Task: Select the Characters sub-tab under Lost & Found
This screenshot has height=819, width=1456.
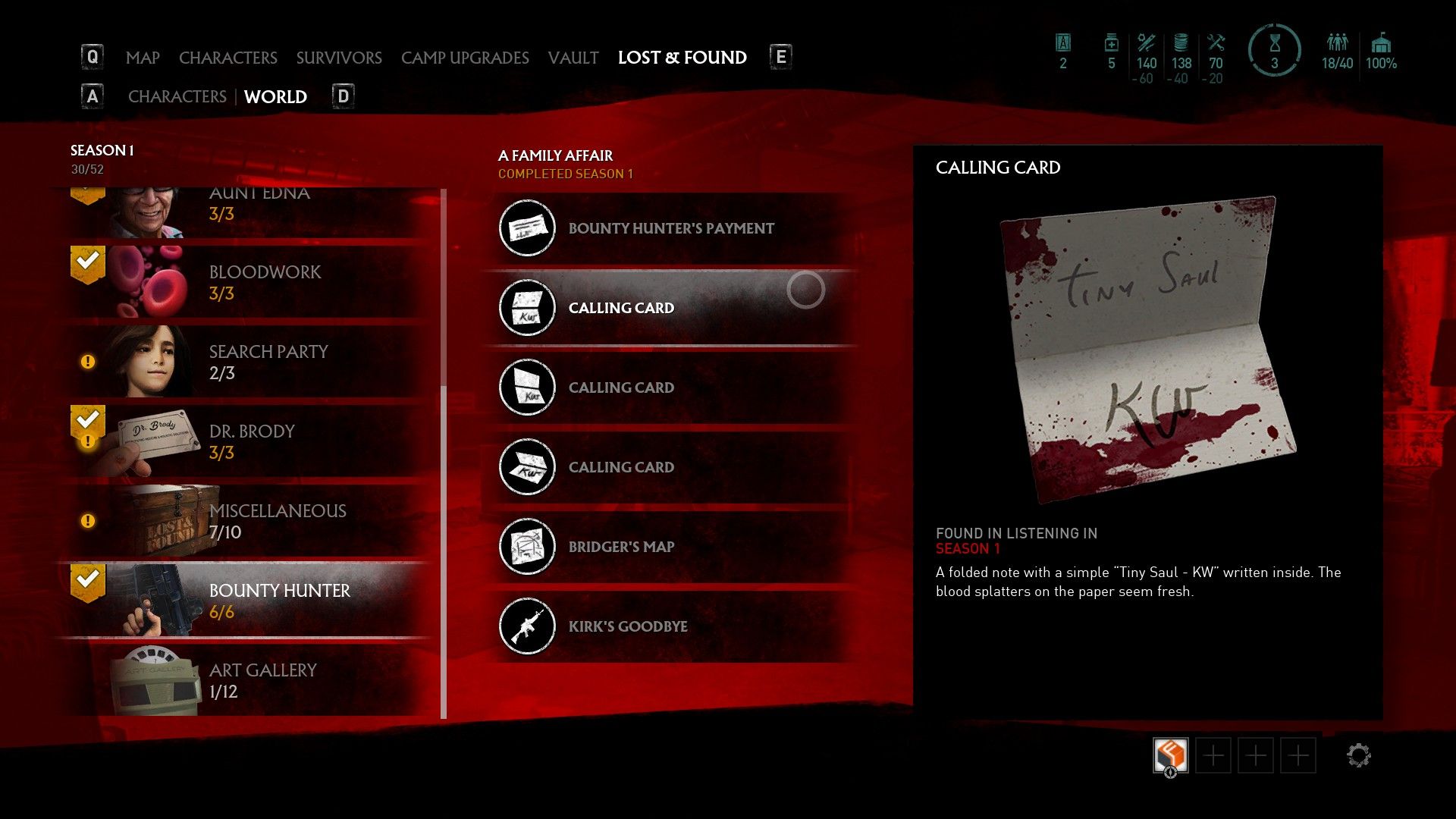Action: pos(177,97)
